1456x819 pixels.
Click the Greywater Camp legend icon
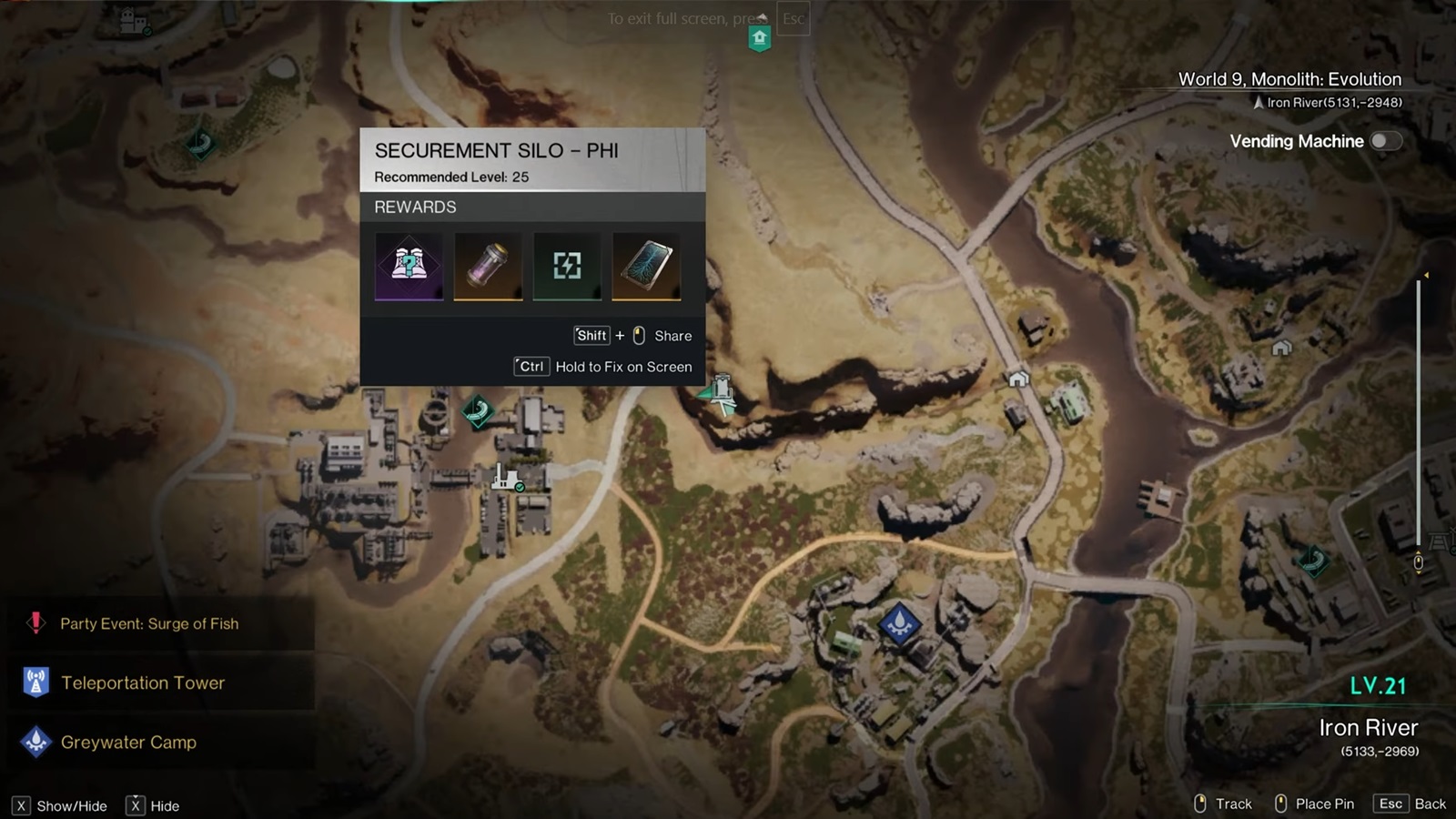click(35, 743)
